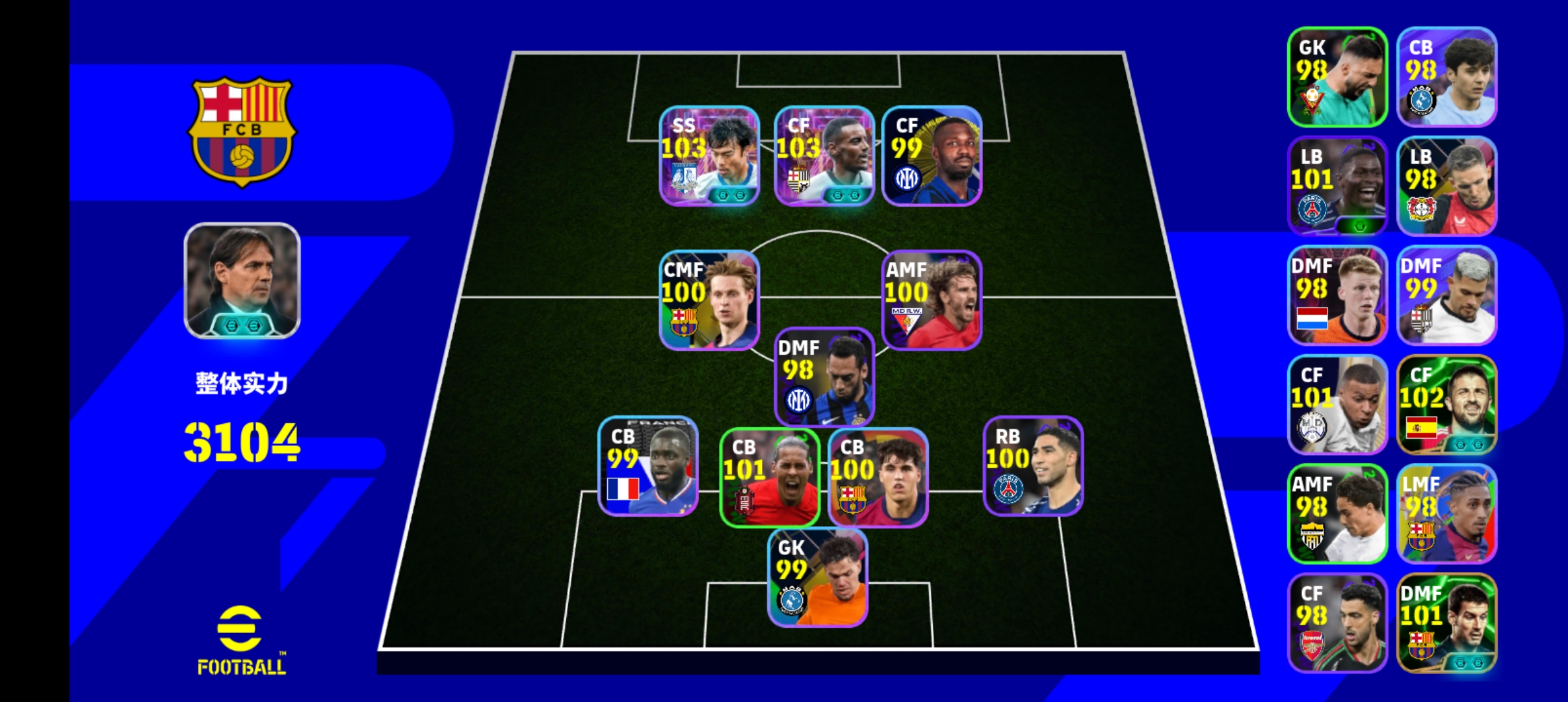Viewport: 1568px width, 702px height.
Task: Select the RB 100 right back card
Action: (1033, 466)
